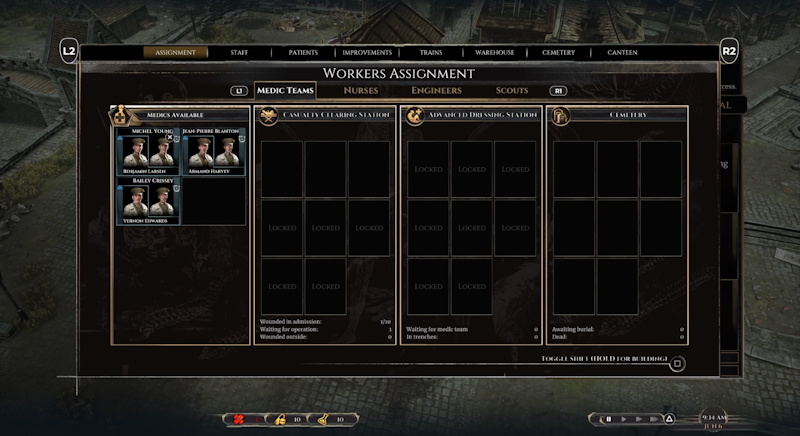The width and height of the screenshot is (800, 436).
Task: Select the Medic Teams tab
Action: (x=285, y=91)
